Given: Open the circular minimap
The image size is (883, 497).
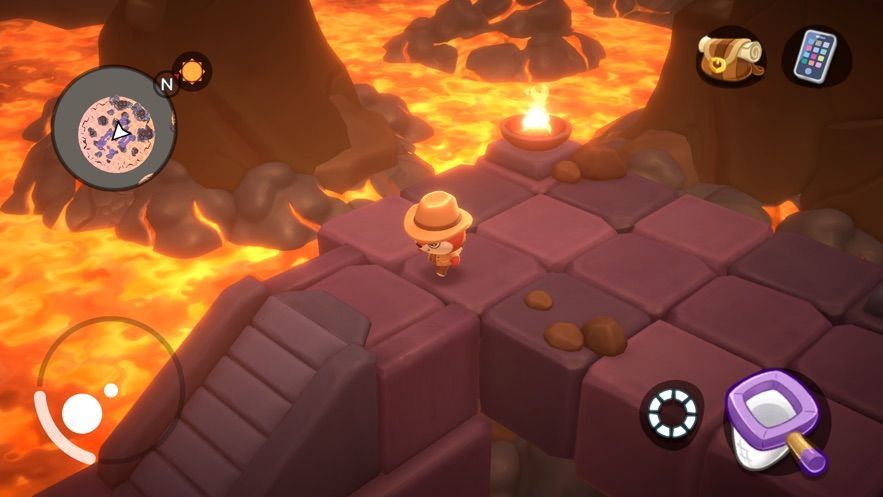Looking at the screenshot, I should pyautogui.click(x=113, y=128).
